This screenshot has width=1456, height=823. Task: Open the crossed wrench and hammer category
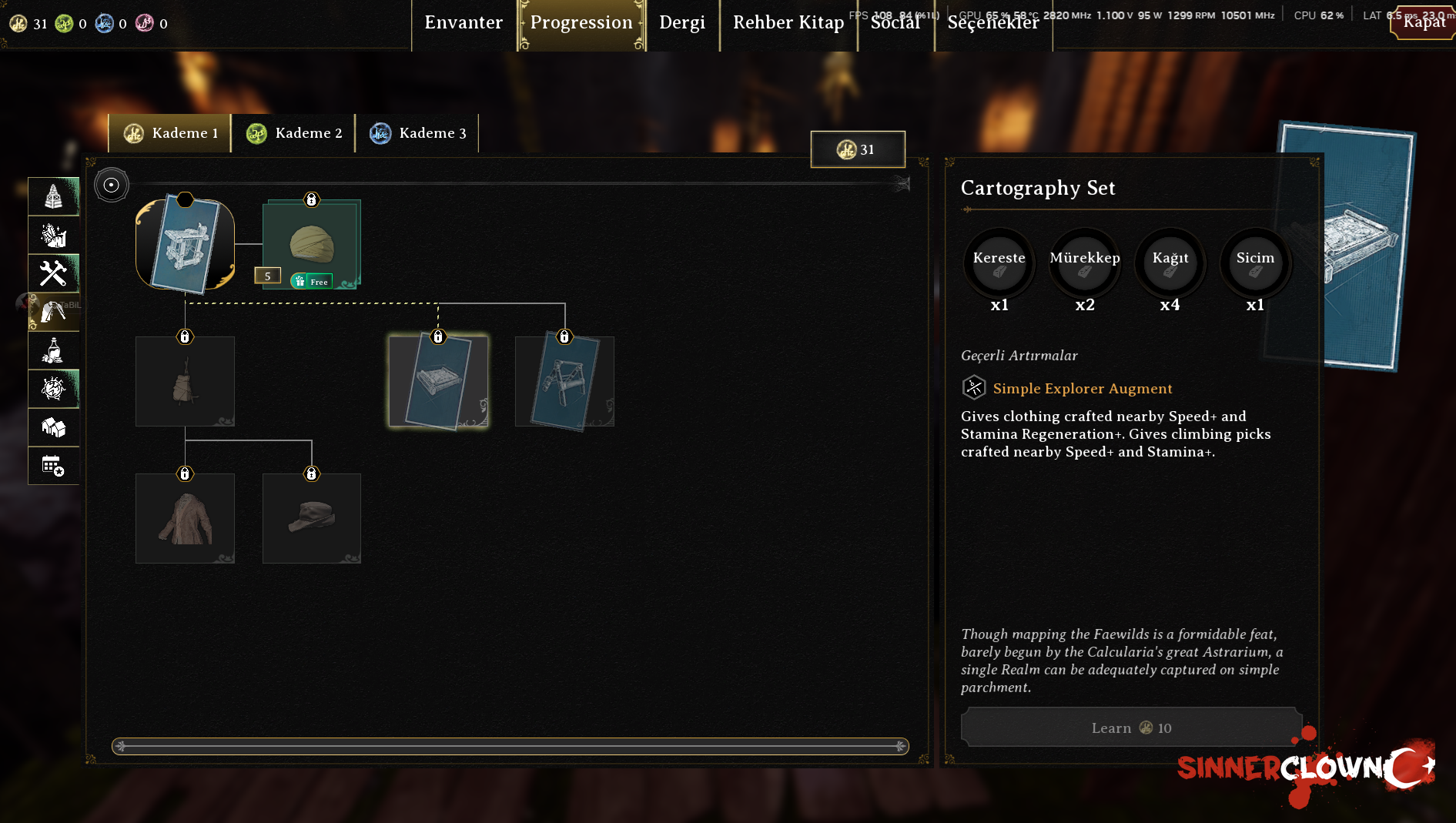click(x=54, y=273)
